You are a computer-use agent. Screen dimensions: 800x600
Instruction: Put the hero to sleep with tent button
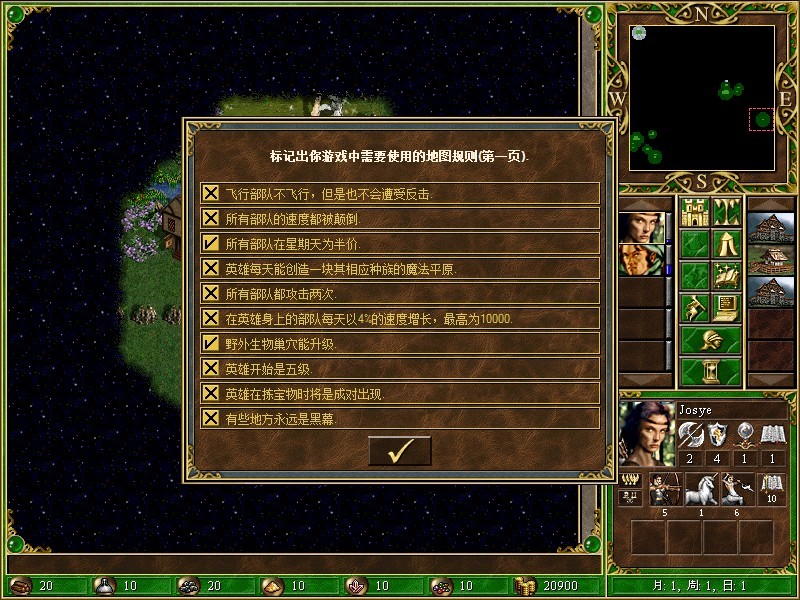pyautogui.click(x=726, y=243)
